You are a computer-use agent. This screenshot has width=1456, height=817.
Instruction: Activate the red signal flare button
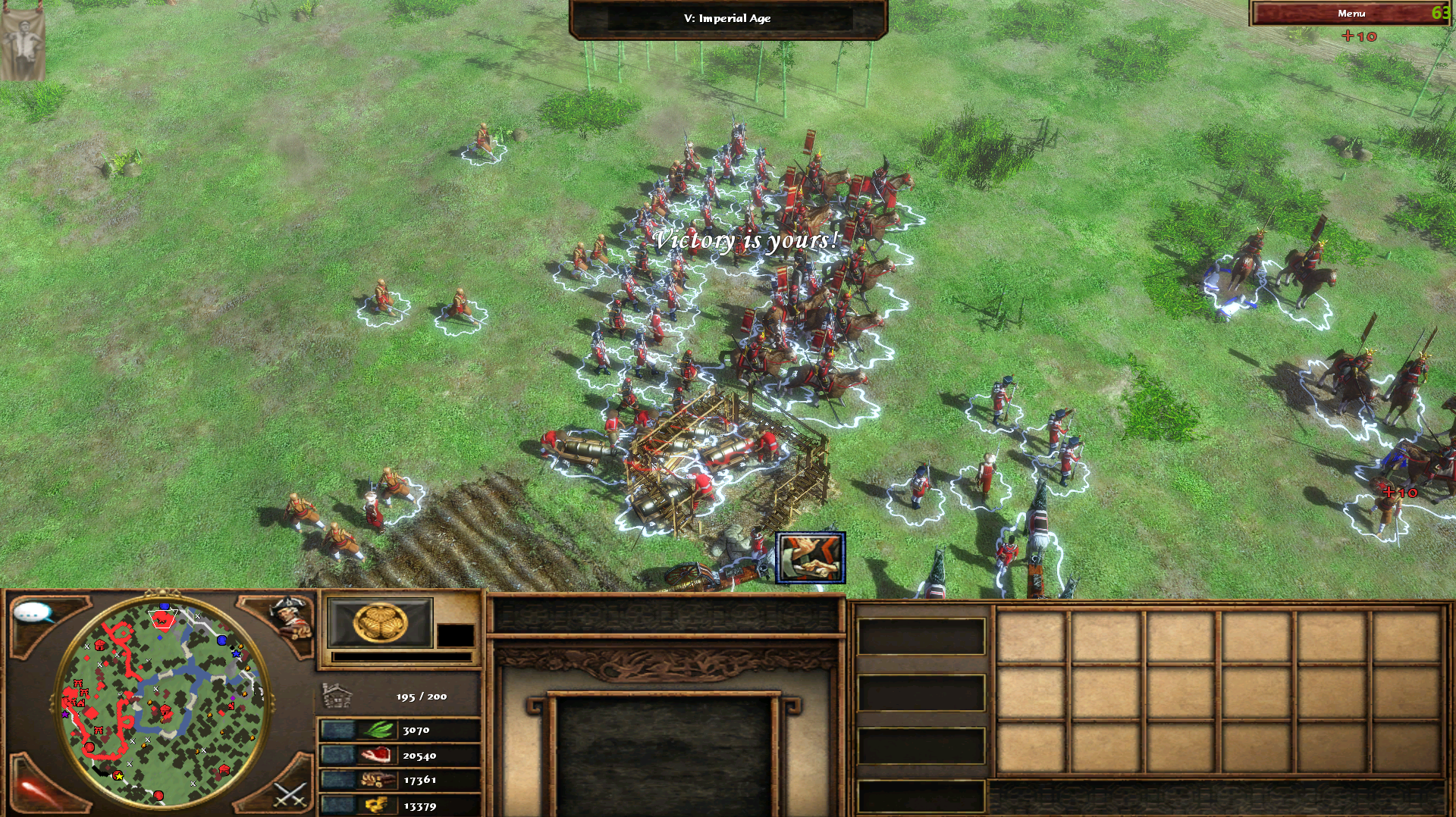click(x=34, y=790)
